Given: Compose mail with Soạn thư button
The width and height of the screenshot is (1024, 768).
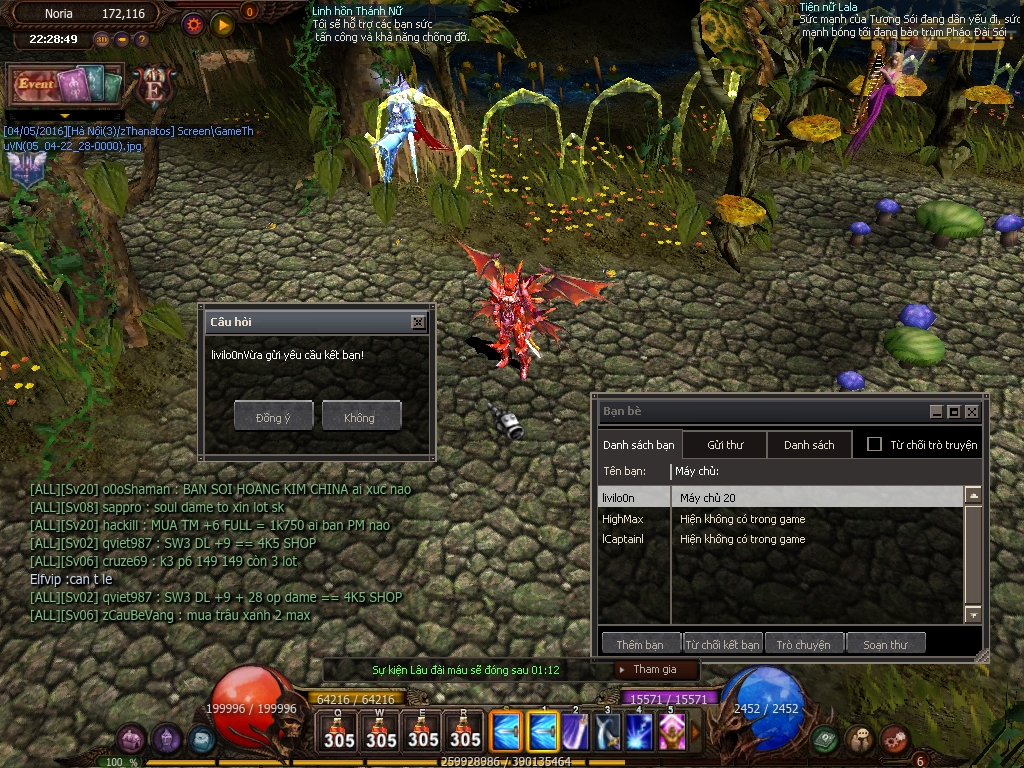Looking at the screenshot, I should [886, 644].
